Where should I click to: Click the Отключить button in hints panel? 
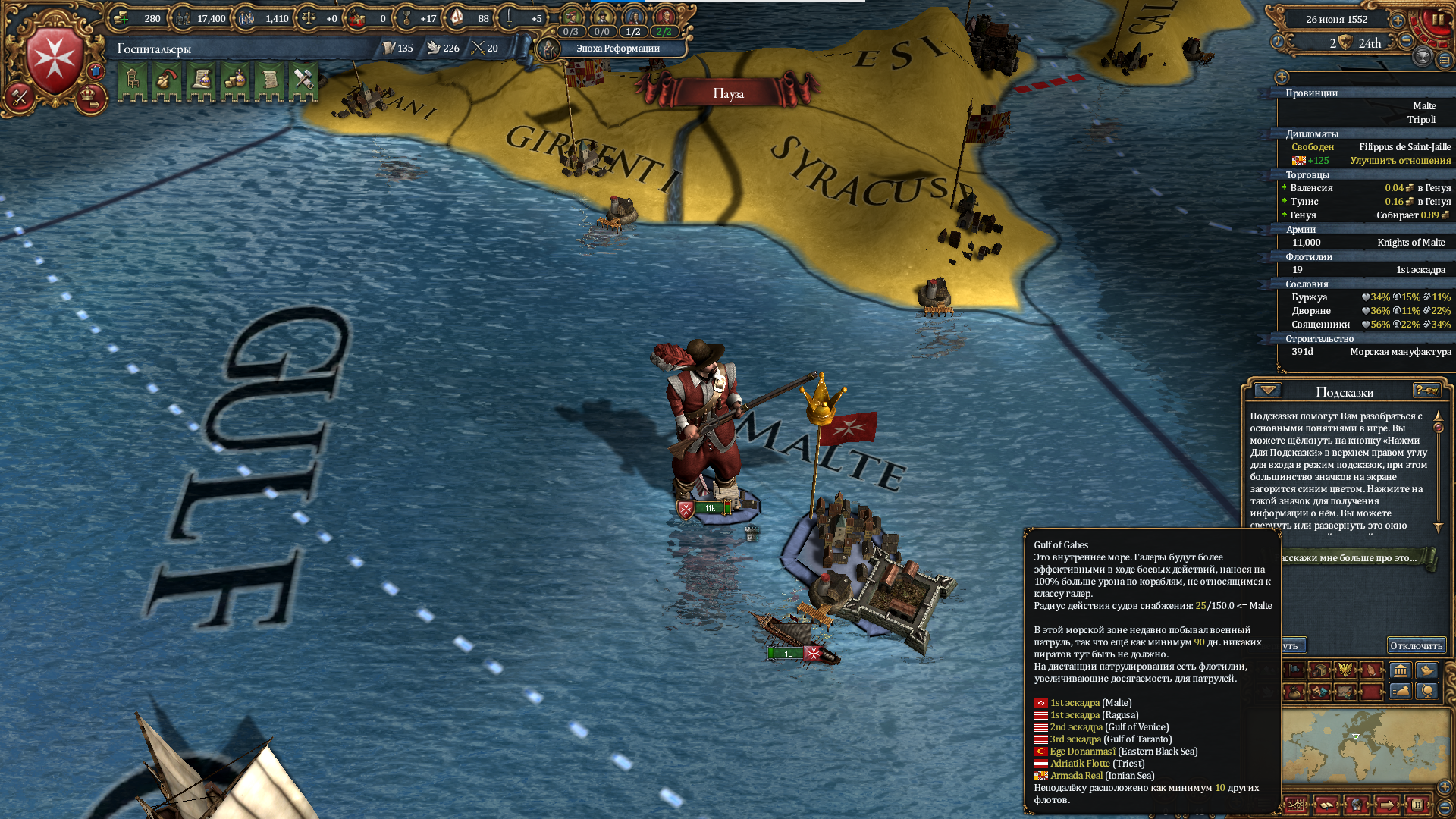click(x=1416, y=646)
